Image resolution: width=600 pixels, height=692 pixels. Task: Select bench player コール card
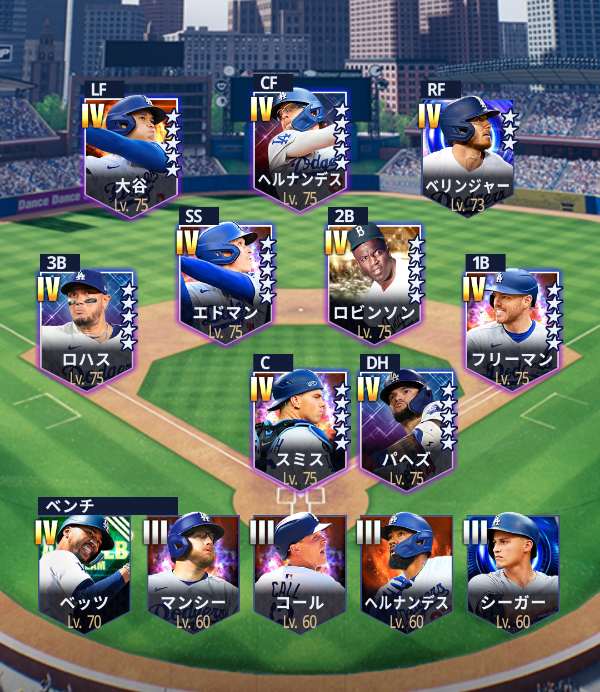pyautogui.click(x=300, y=572)
